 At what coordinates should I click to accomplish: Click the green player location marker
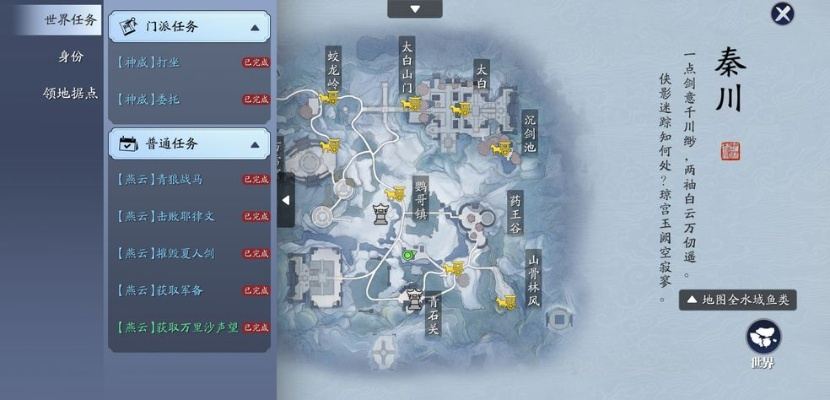[408, 256]
